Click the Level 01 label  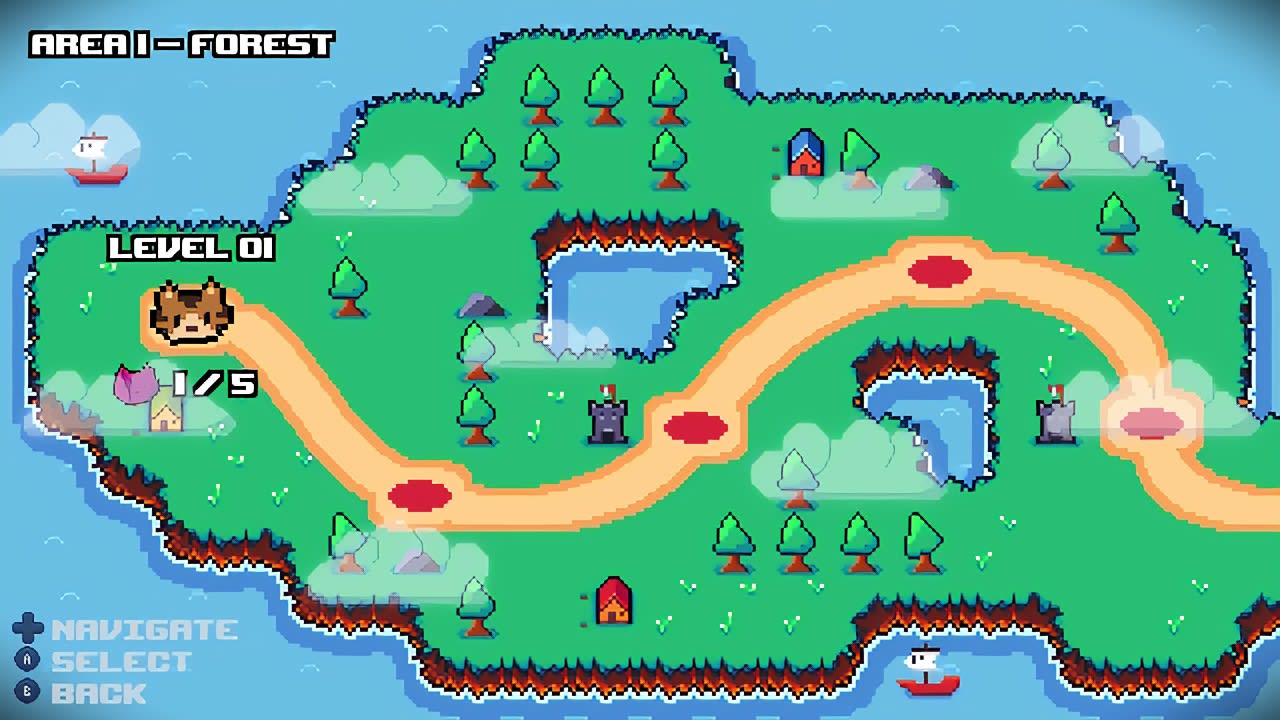pyautogui.click(x=190, y=250)
